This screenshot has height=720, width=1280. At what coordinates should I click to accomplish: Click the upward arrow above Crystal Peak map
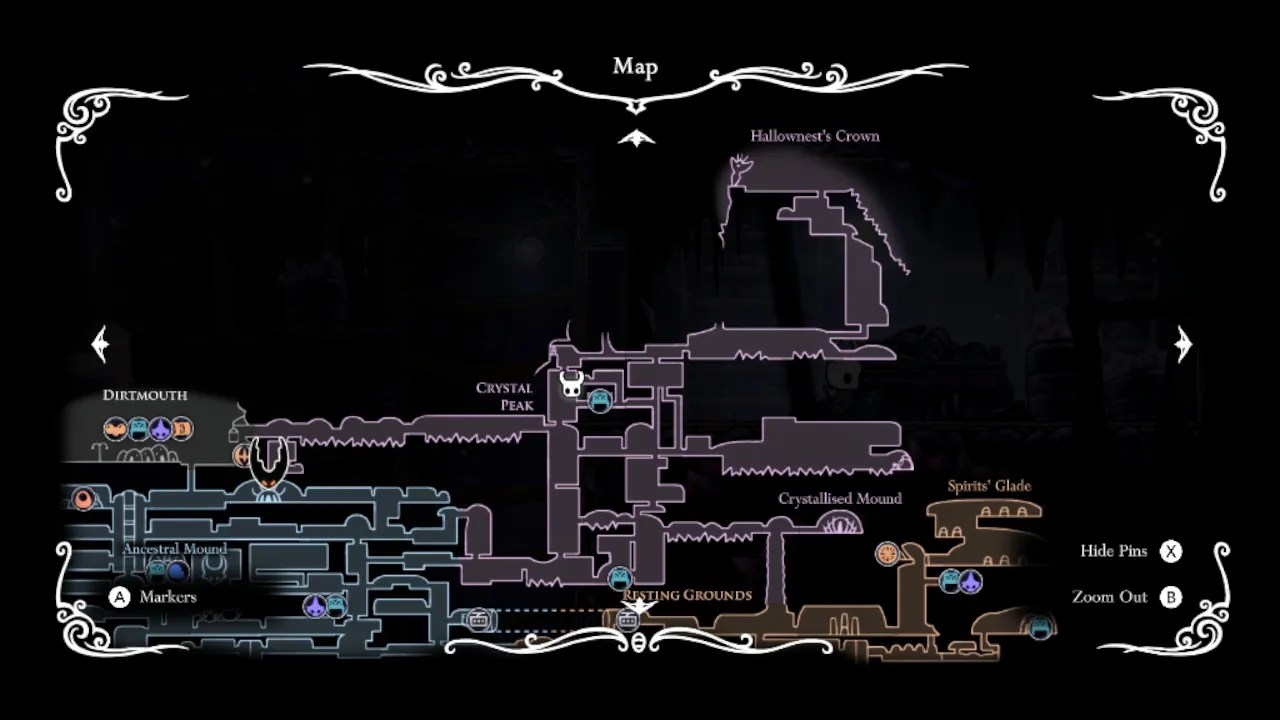[638, 138]
